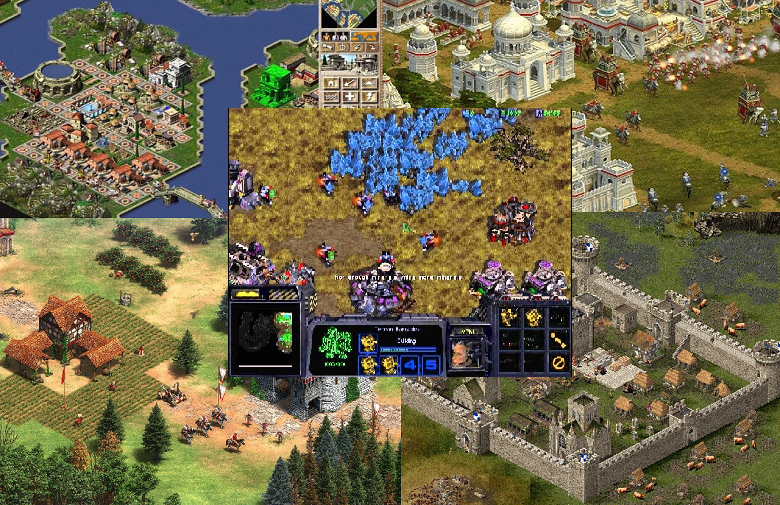
Task: Open the advisors panel showing three figures
Action: click(x=335, y=37)
